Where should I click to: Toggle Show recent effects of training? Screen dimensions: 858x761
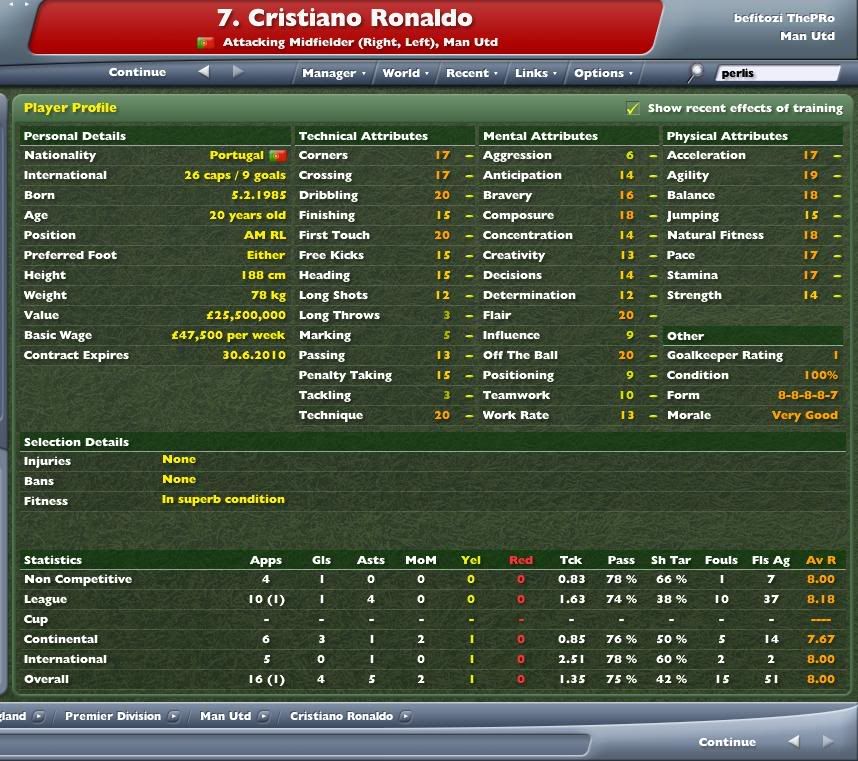point(633,108)
